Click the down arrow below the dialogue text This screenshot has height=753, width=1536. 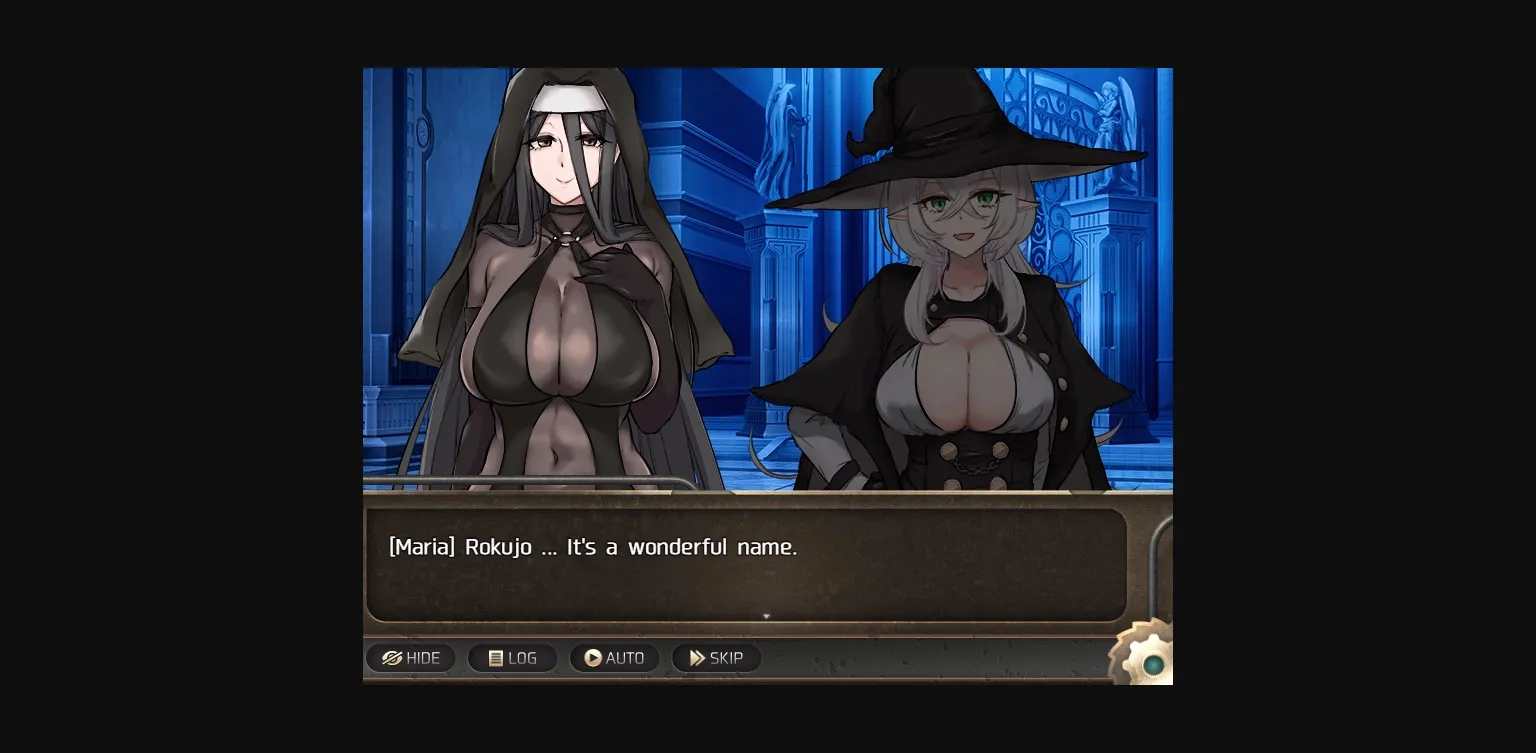point(766,616)
